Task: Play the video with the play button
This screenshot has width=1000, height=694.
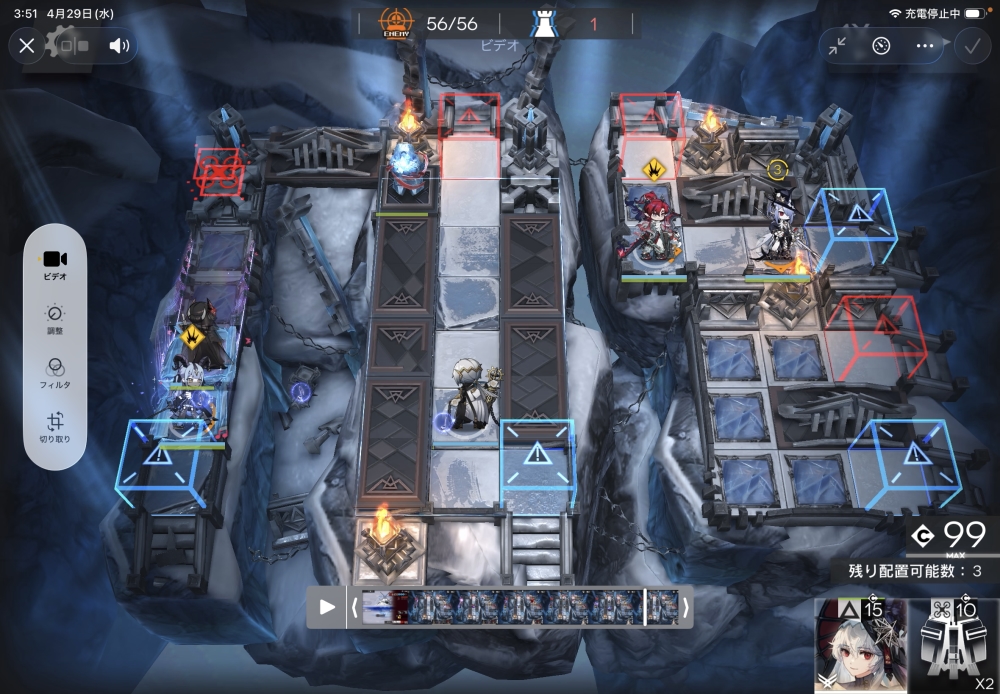Action: (x=327, y=607)
